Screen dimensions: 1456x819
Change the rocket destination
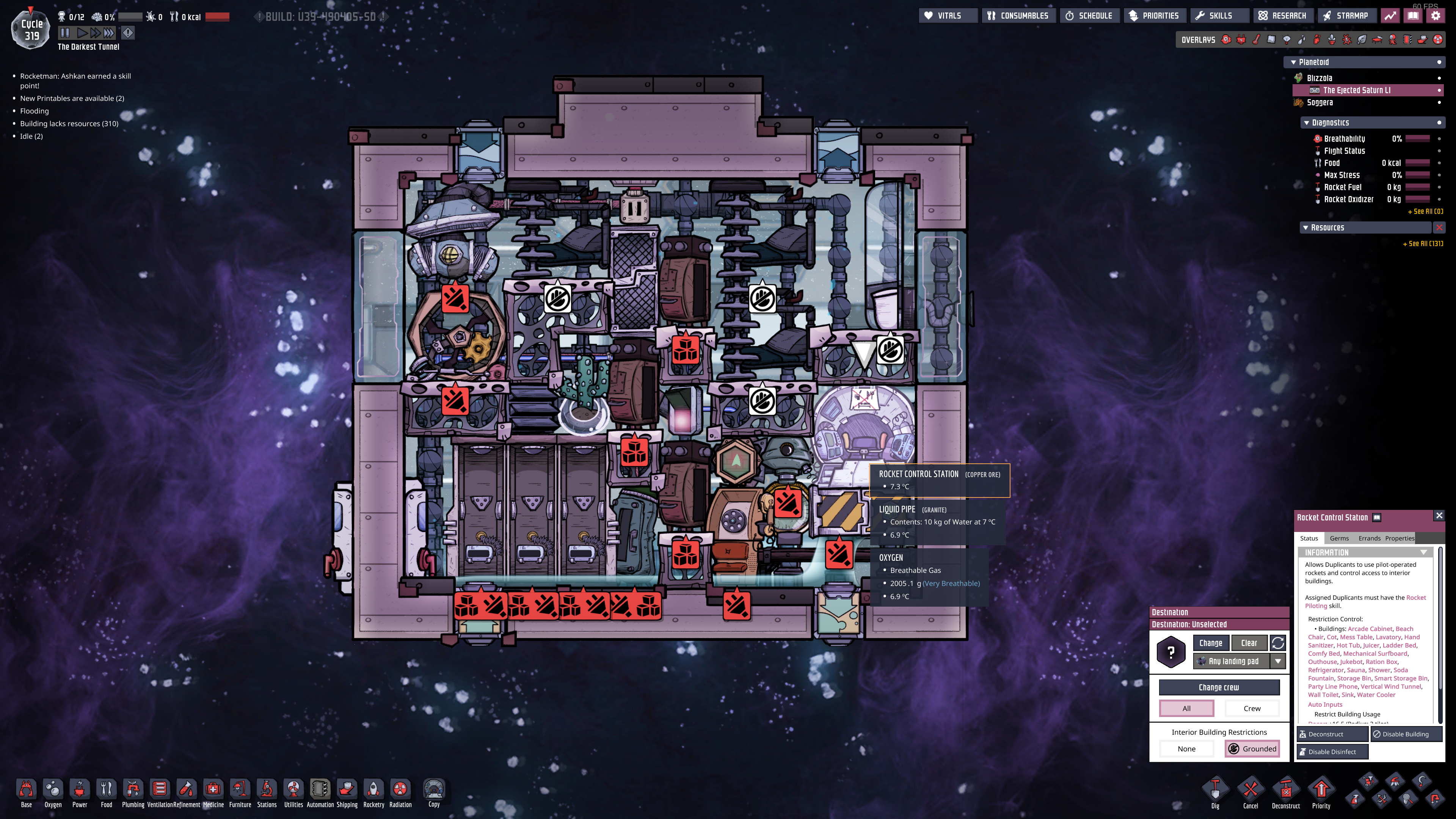(x=1211, y=643)
